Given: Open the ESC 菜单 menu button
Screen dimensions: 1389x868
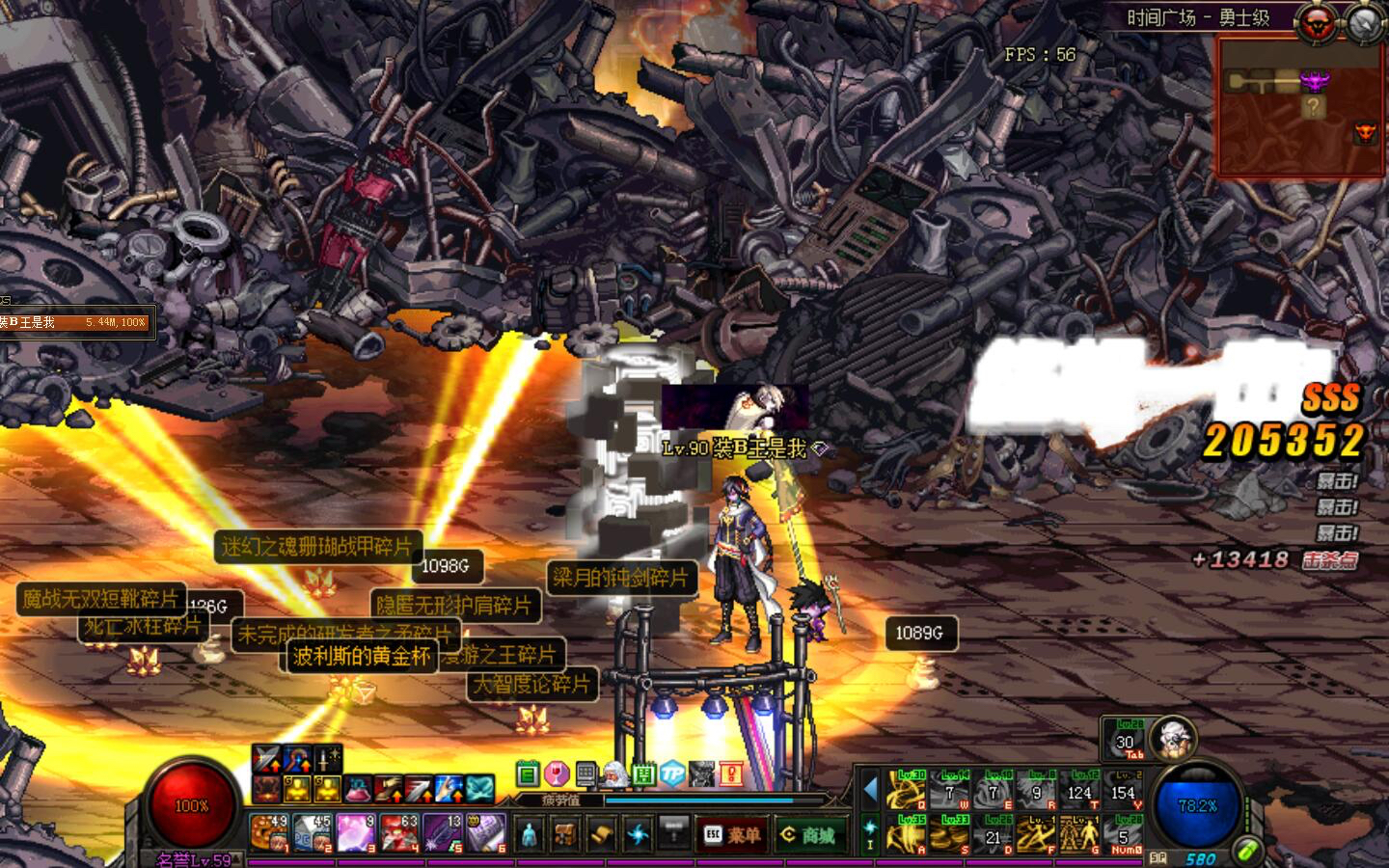Looking at the screenshot, I should pyautogui.click(x=731, y=834).
